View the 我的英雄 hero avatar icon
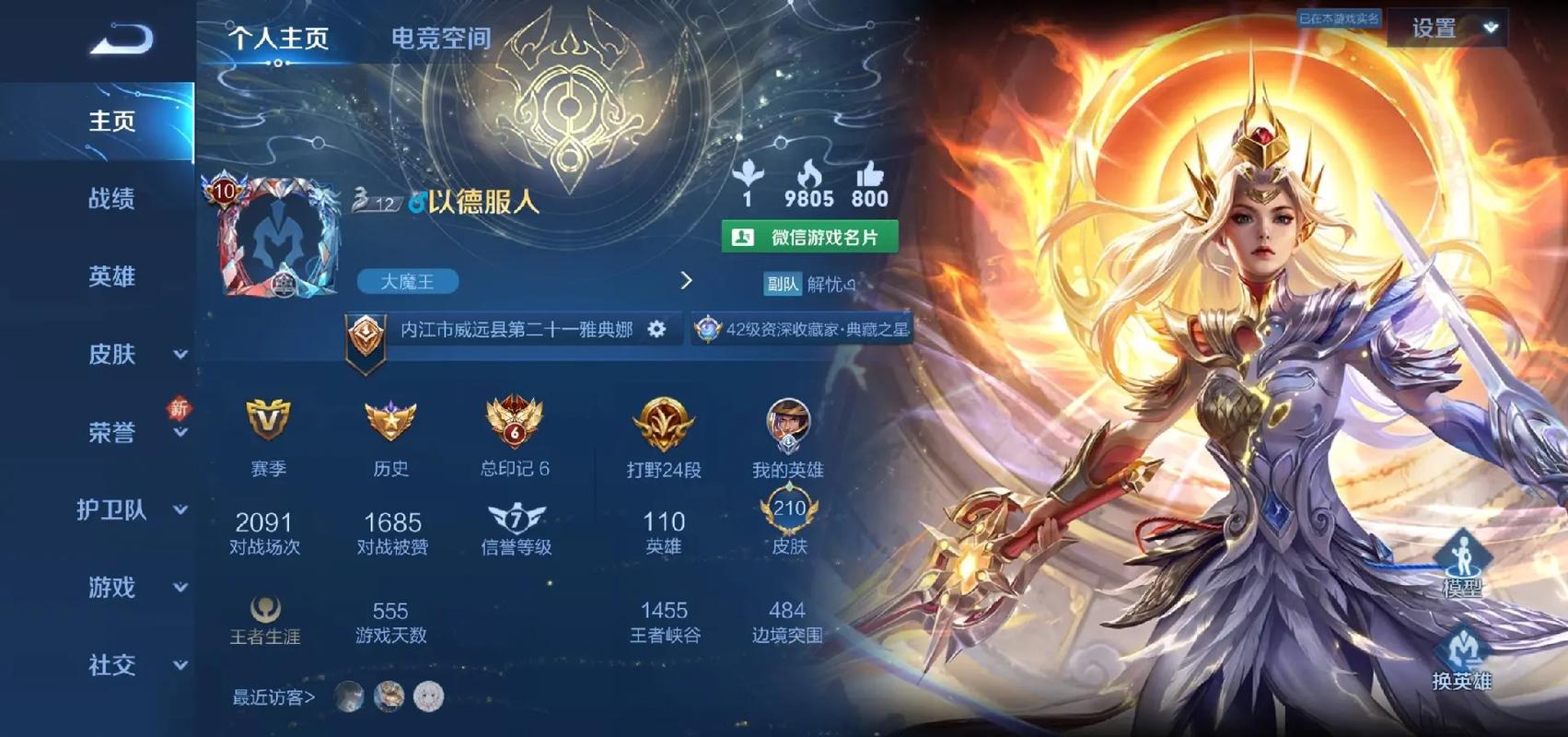The image size is (1568, 737). (789, 426)
